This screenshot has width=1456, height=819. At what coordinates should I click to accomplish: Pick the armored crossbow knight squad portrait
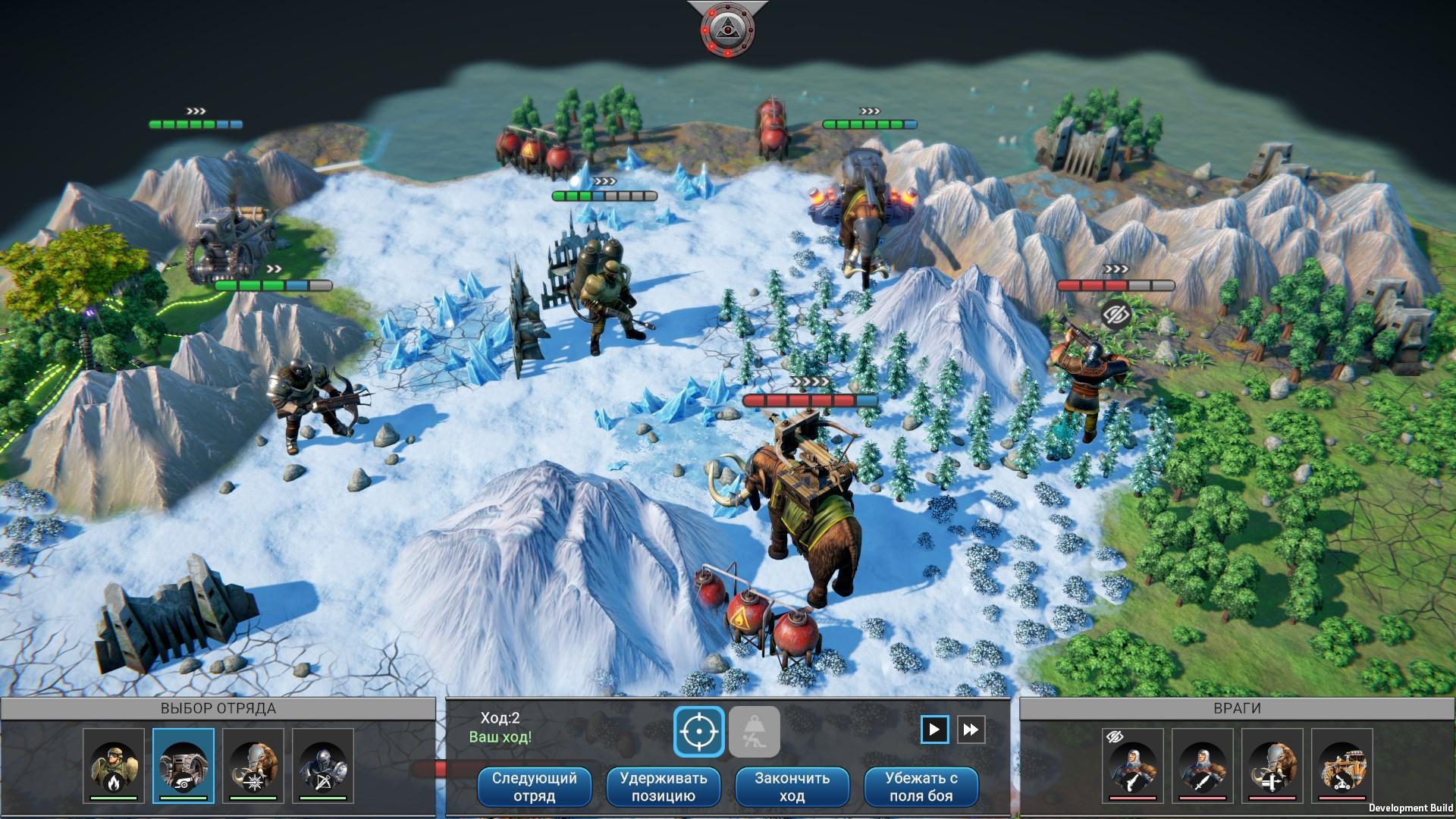[323, 764]
